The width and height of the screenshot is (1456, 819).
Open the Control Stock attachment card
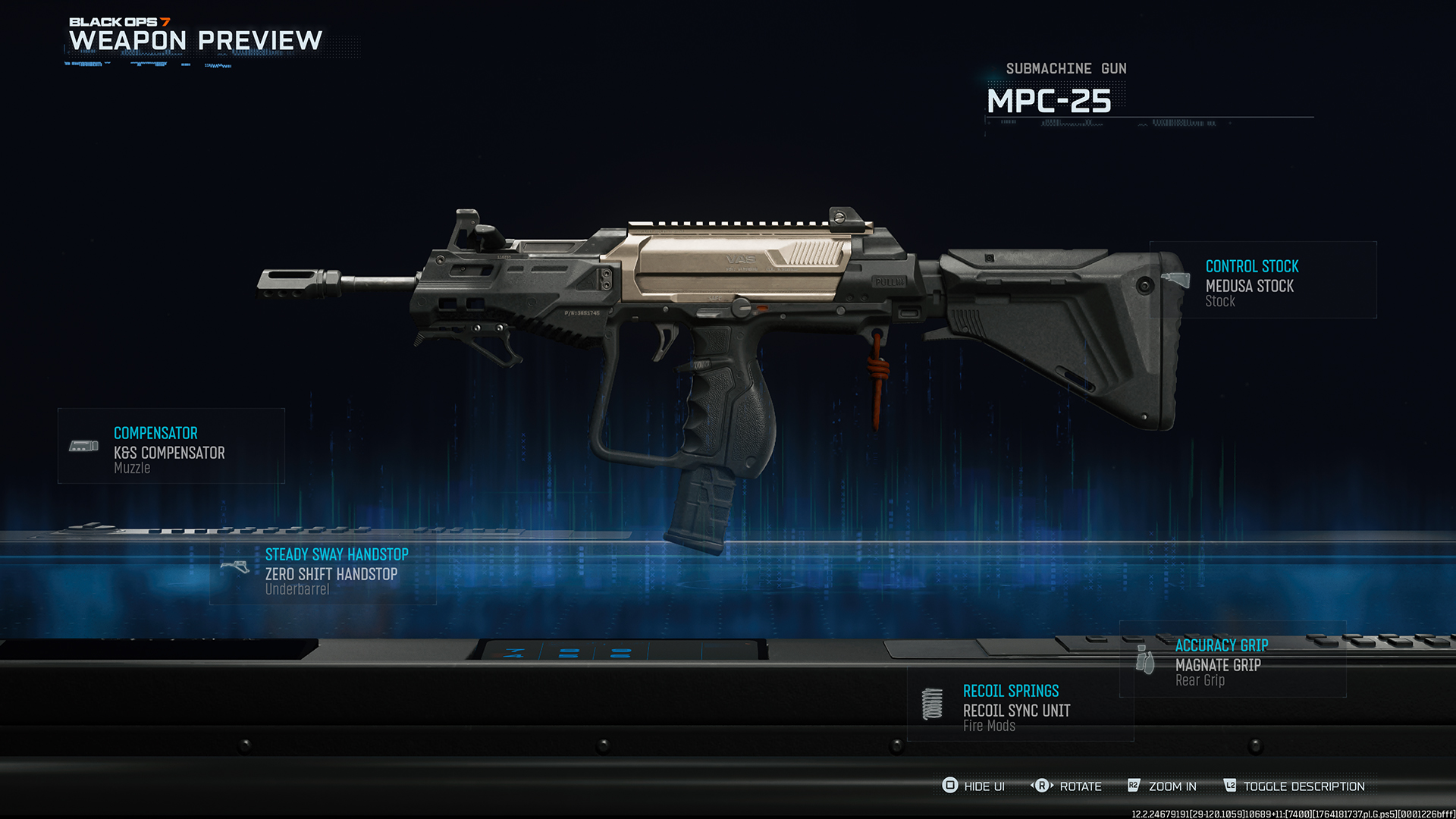click(1262, 281)
